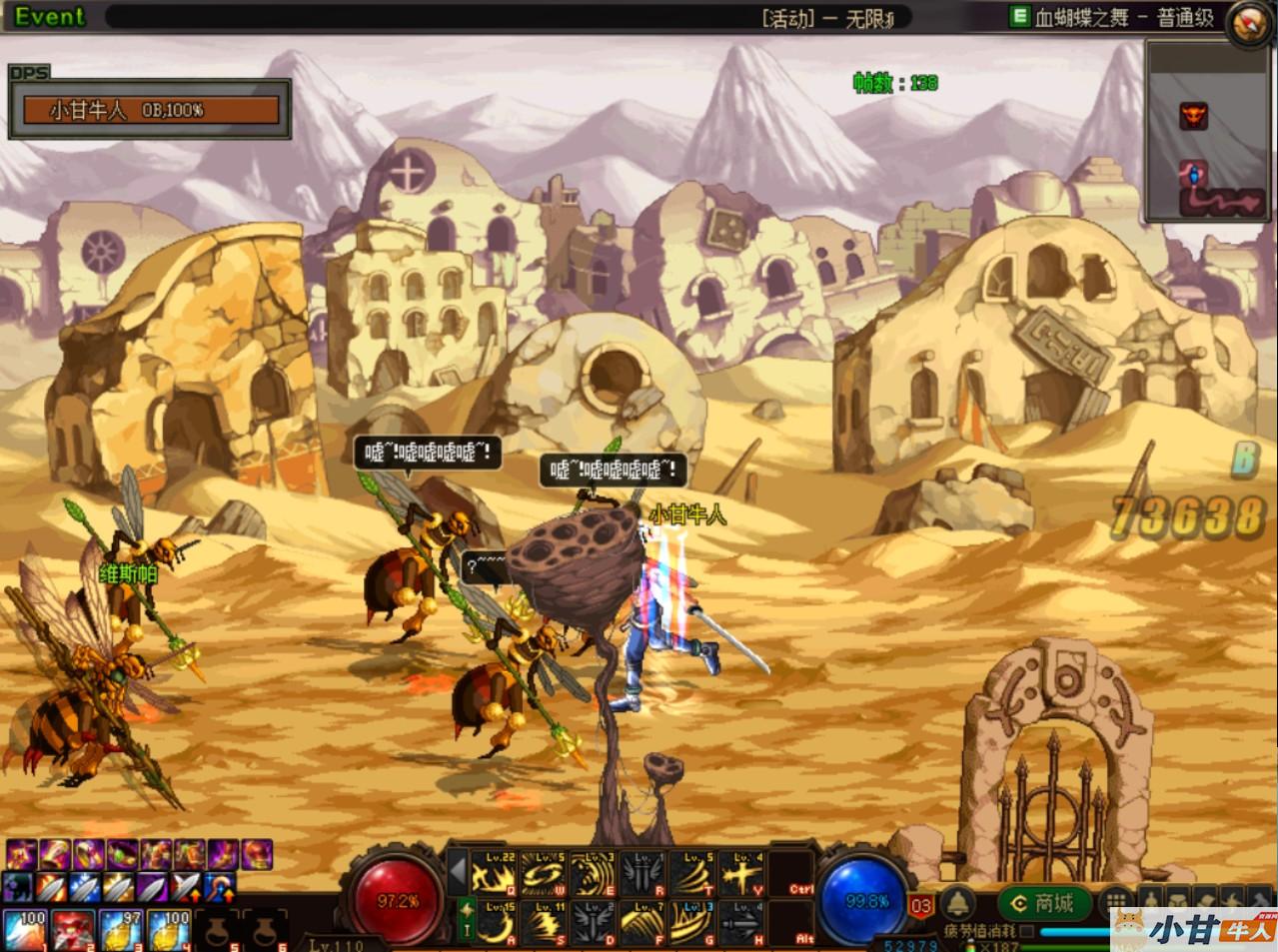Activate the Lv.4 sword skill on H

[741, 924]
